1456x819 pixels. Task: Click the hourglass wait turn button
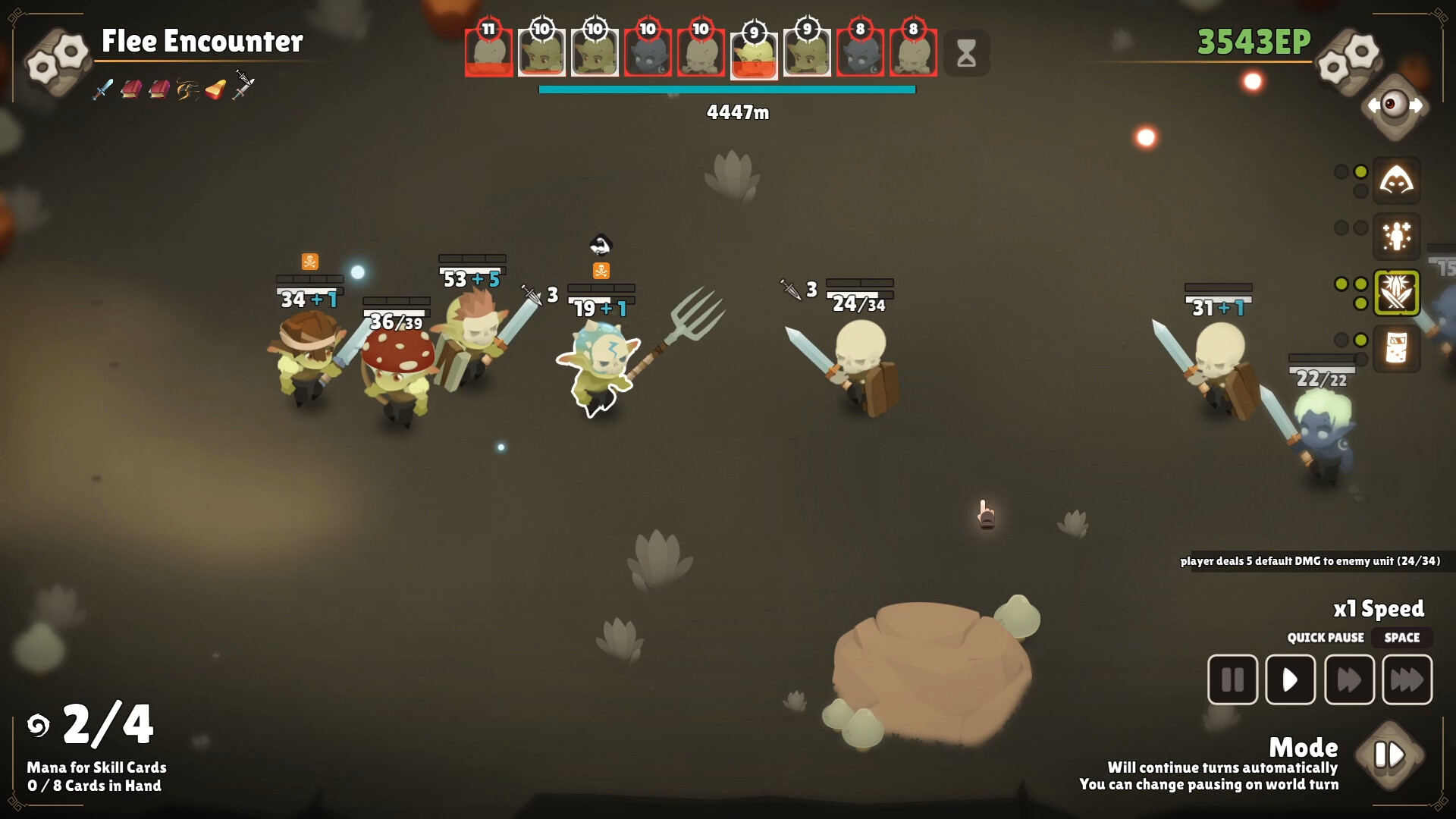(x=966, y=53)
